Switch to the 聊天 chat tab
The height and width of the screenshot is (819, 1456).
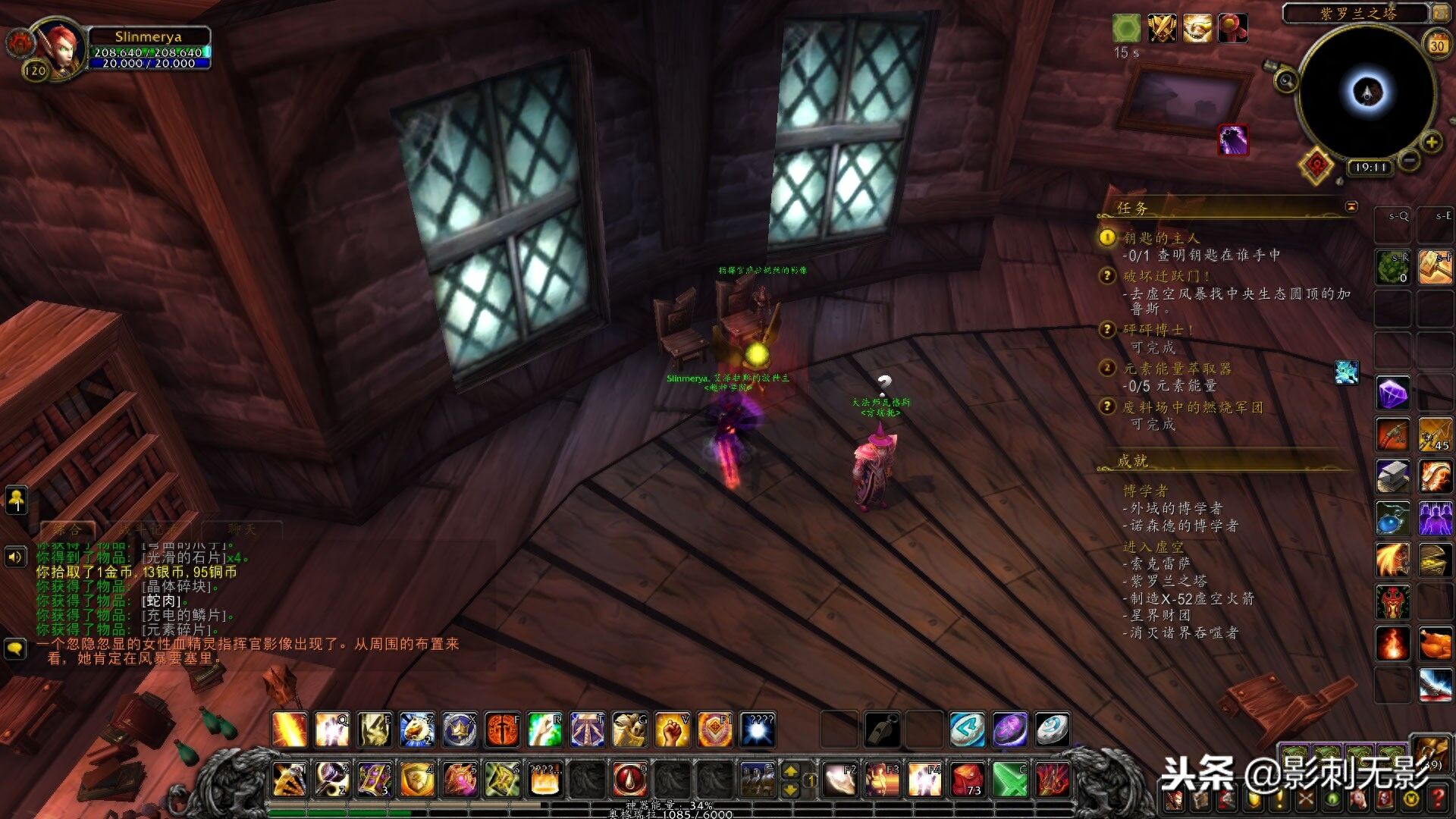point(242,529)
